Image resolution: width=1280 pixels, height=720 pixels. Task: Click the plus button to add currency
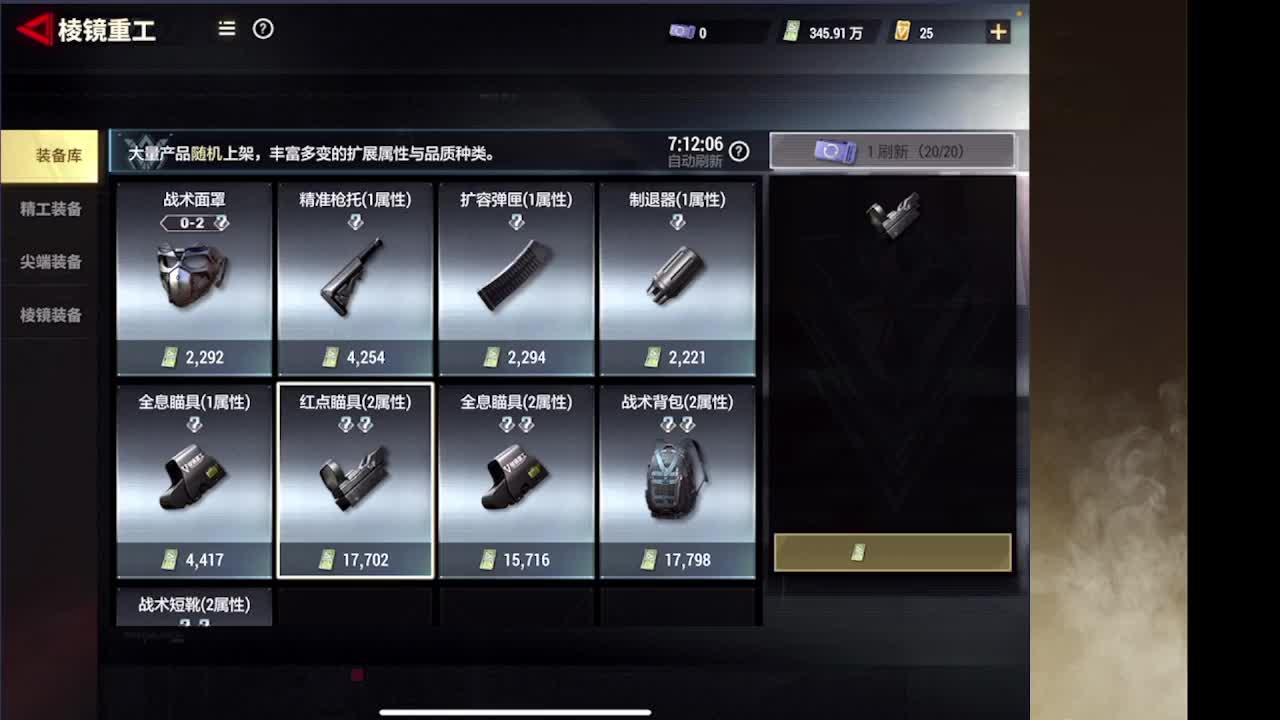coord(997,30)
